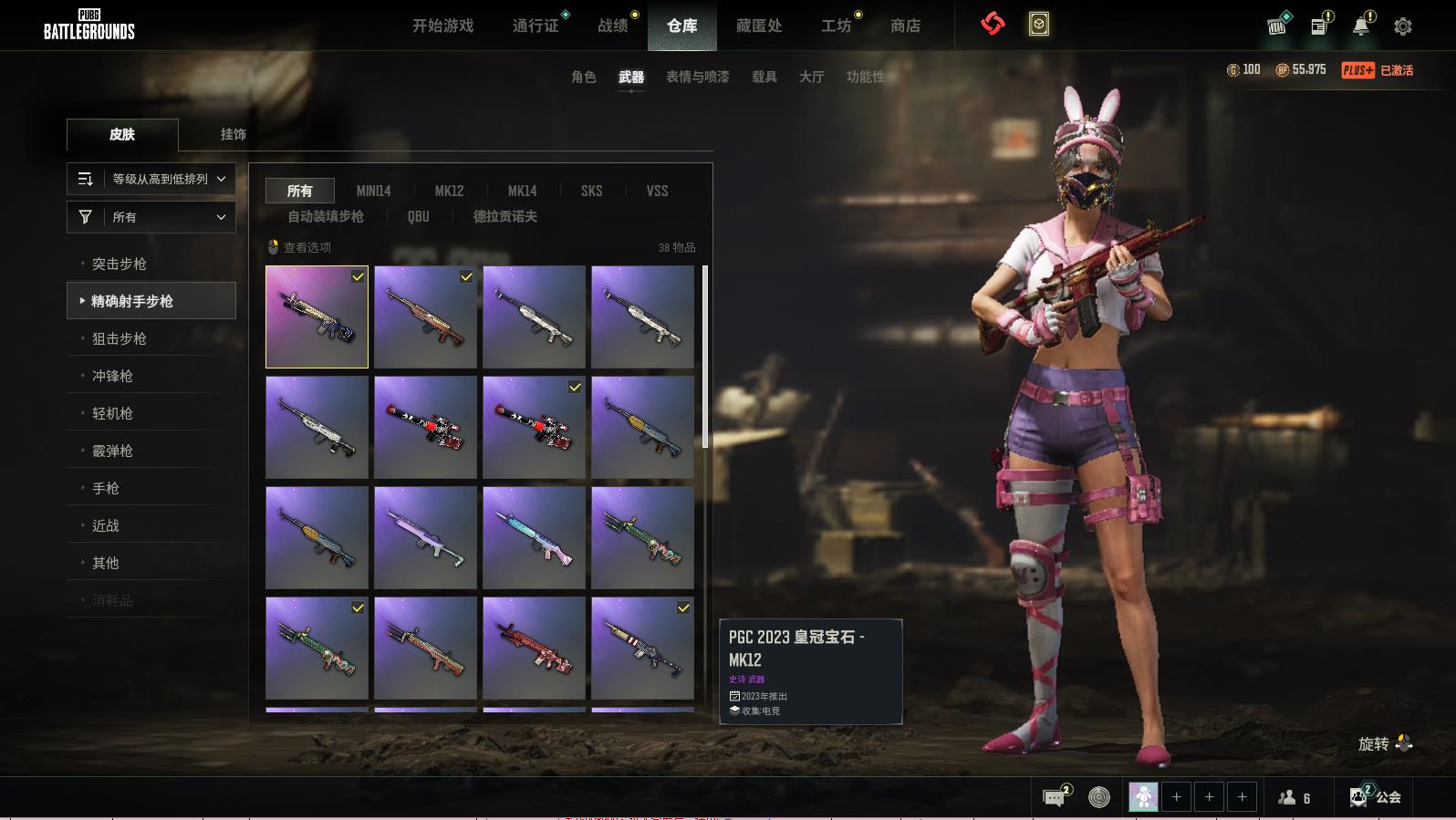Choose 突击步枪 weapon category

tap(120, 264)
